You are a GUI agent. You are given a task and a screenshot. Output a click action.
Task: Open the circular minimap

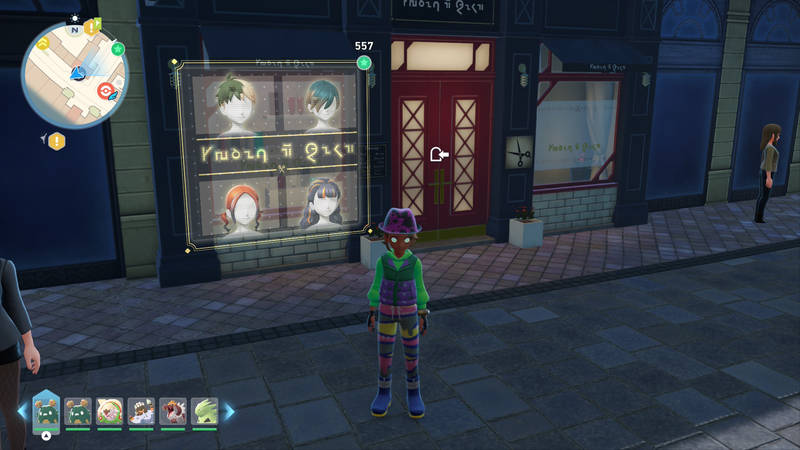pyautogui.click(x=75, y=78)
